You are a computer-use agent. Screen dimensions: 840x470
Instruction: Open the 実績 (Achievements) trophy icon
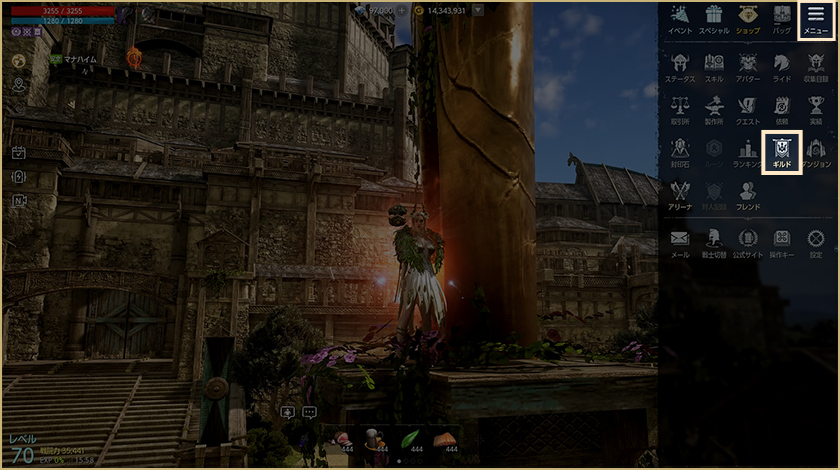[x=815, y=108]
